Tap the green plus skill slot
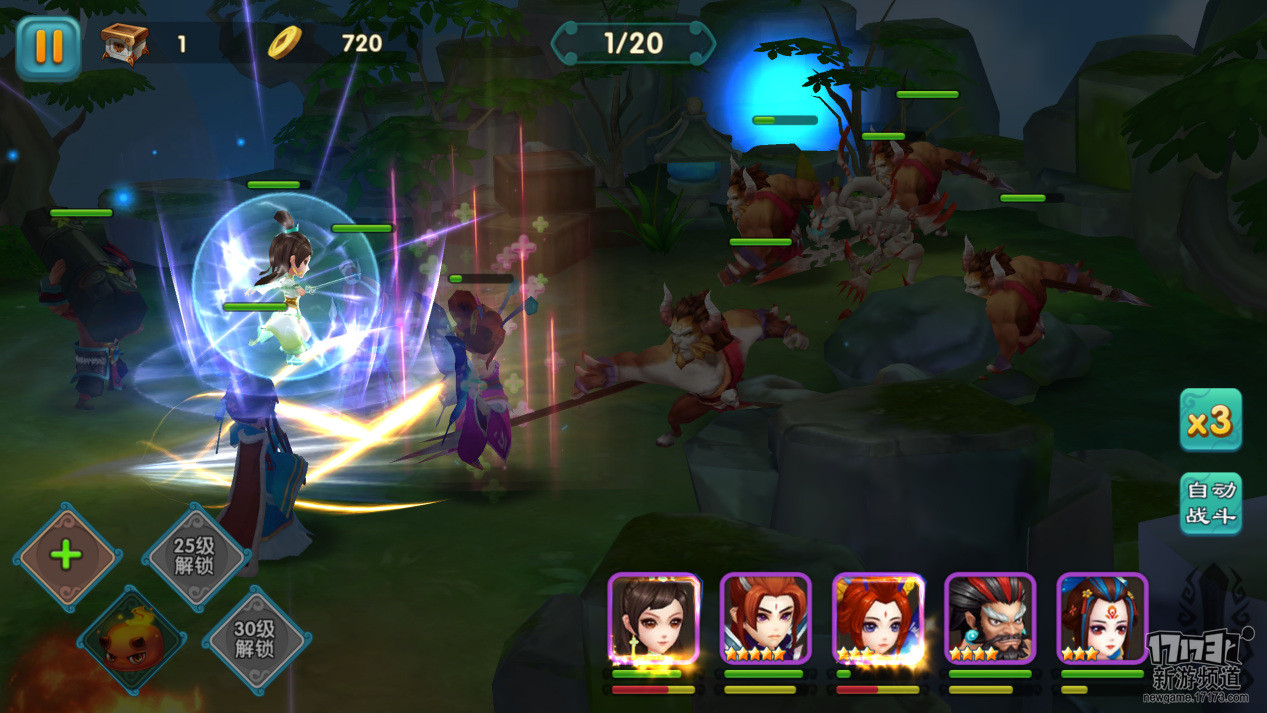The image size is (1267, 713). click(x=66, y=556)
